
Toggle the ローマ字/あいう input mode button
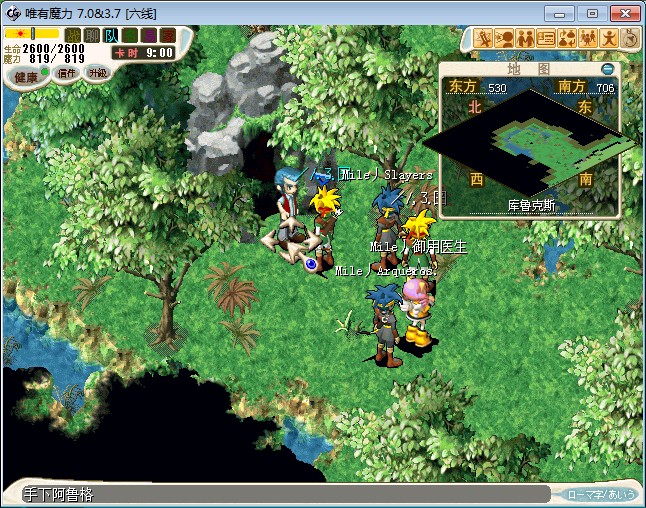[601, 494]
